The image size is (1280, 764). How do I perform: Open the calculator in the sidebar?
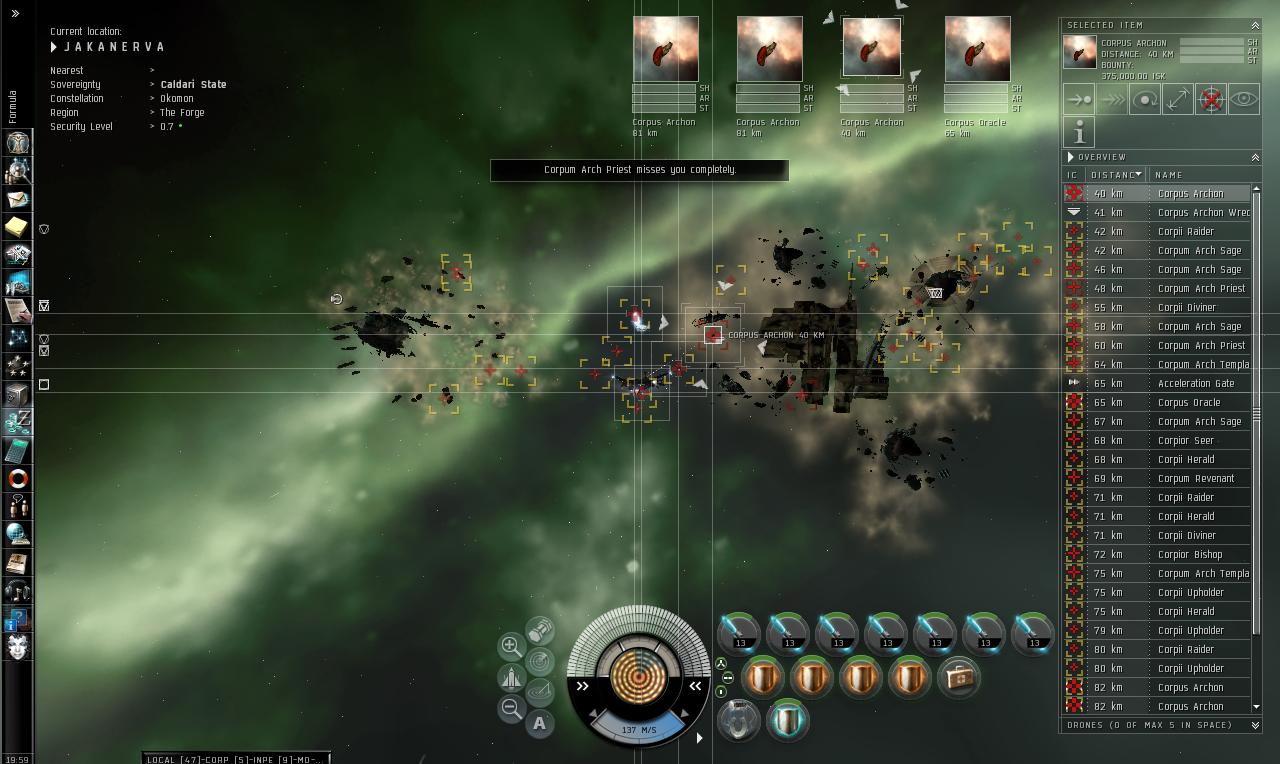tap(17, 450)
